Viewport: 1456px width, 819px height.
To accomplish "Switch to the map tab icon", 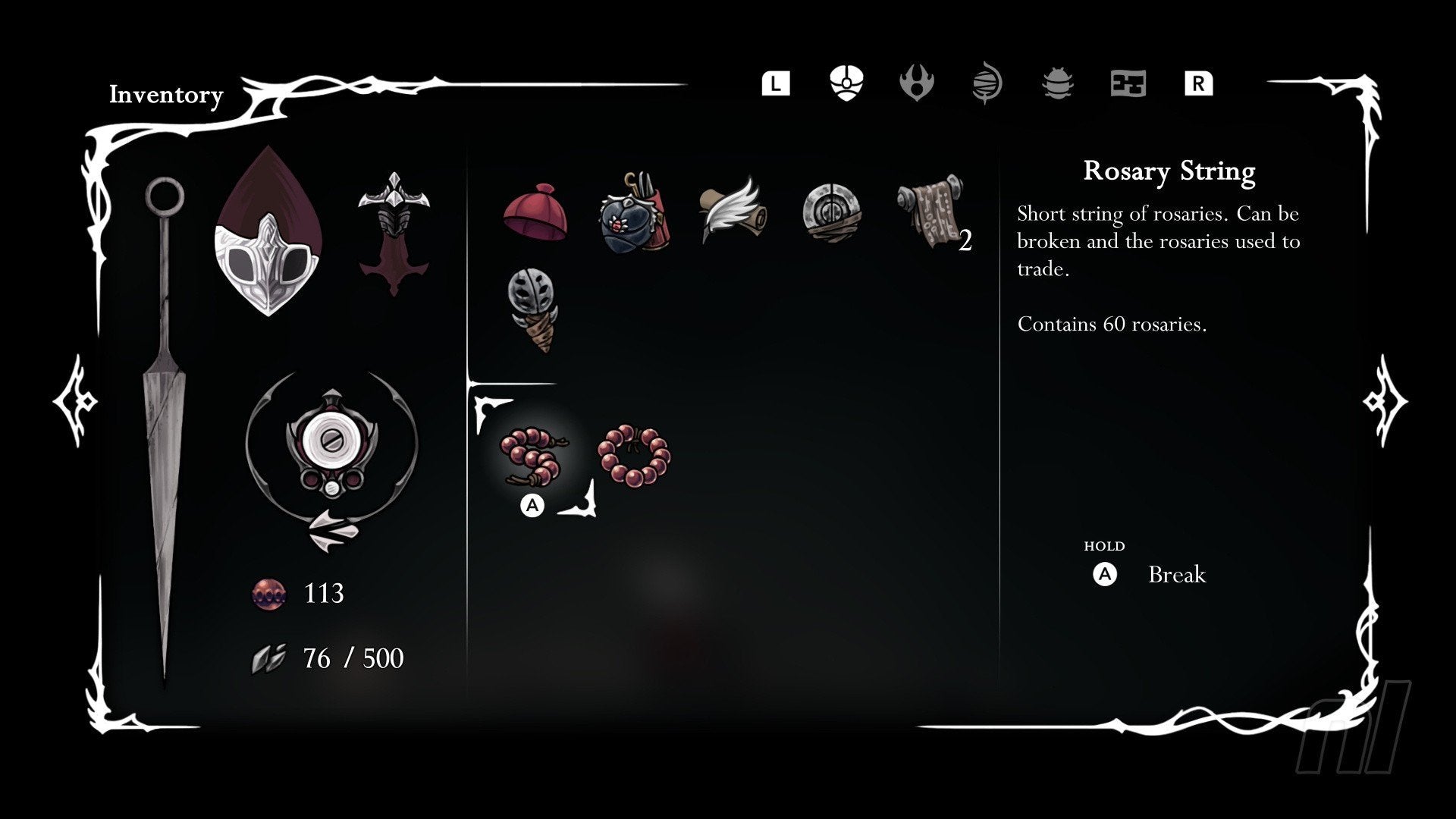I will click(1129, 84).
